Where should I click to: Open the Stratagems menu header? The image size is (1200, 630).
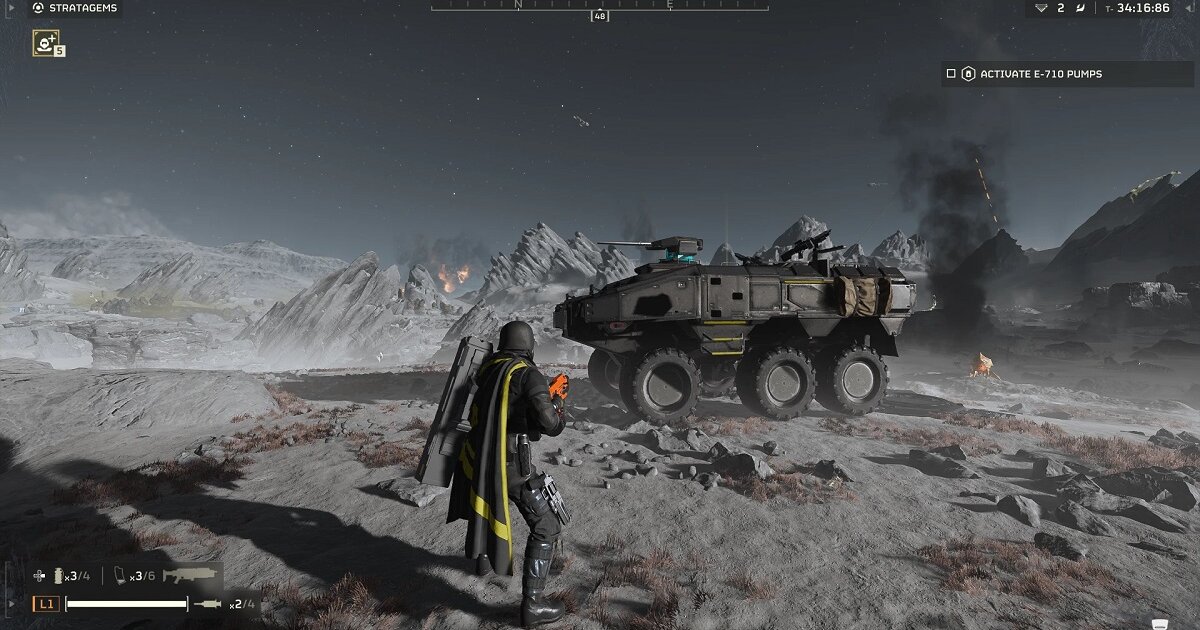point(74,8)
